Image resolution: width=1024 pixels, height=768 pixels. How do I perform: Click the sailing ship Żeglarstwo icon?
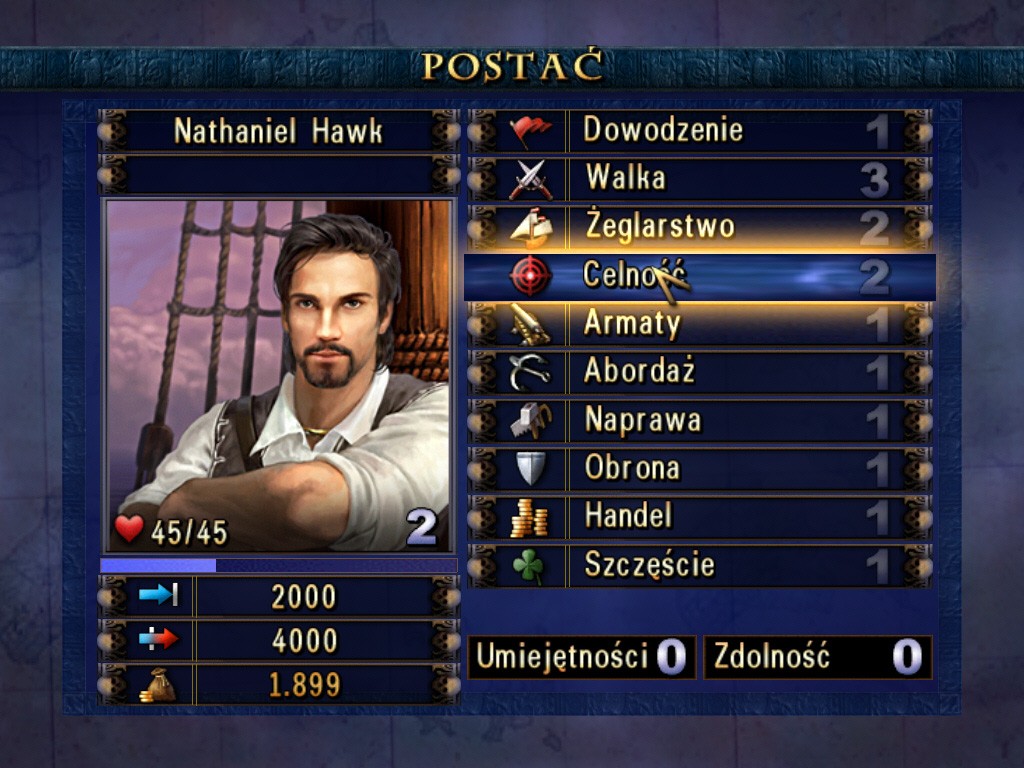(530, 228)
